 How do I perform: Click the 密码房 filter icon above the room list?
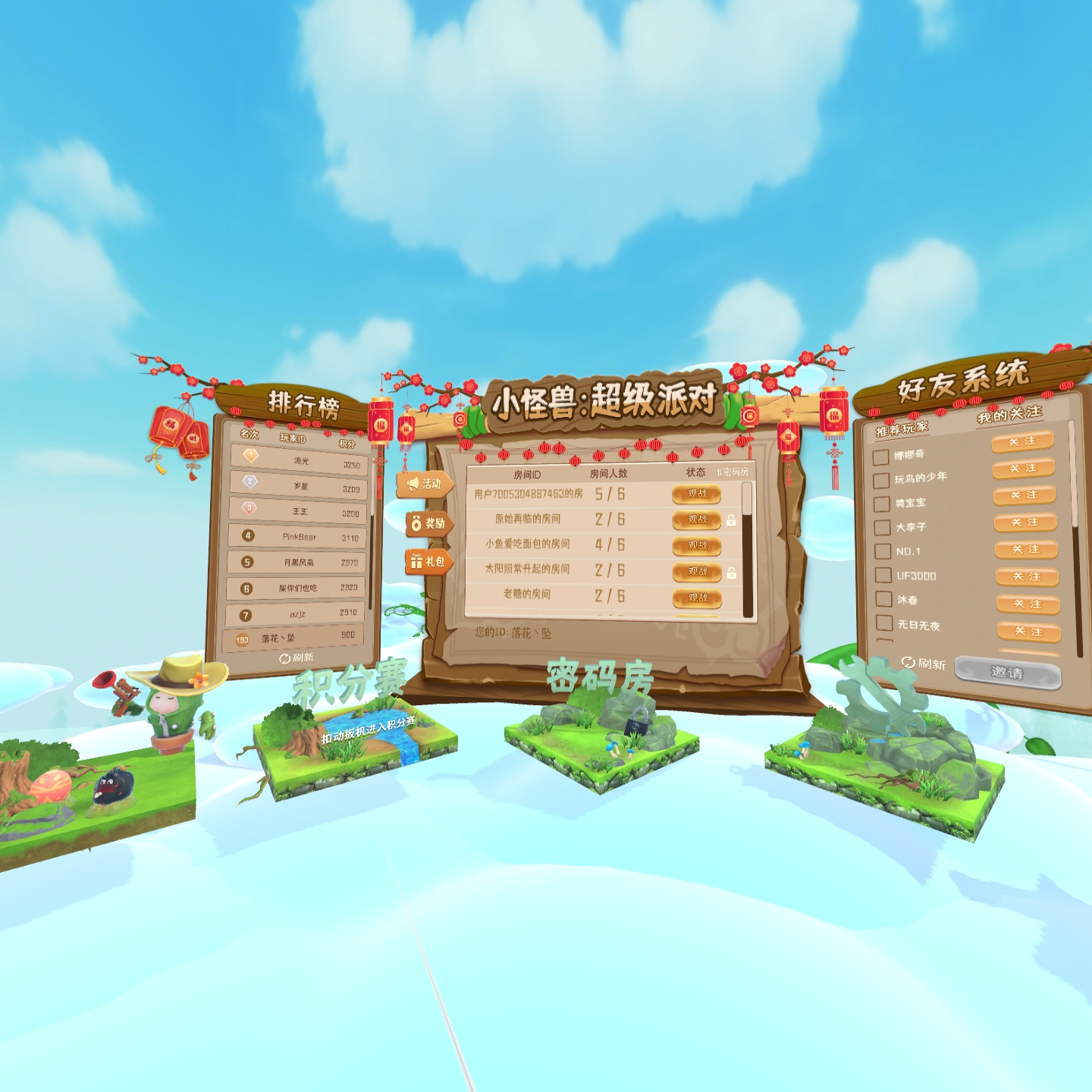tap(718, 471)
